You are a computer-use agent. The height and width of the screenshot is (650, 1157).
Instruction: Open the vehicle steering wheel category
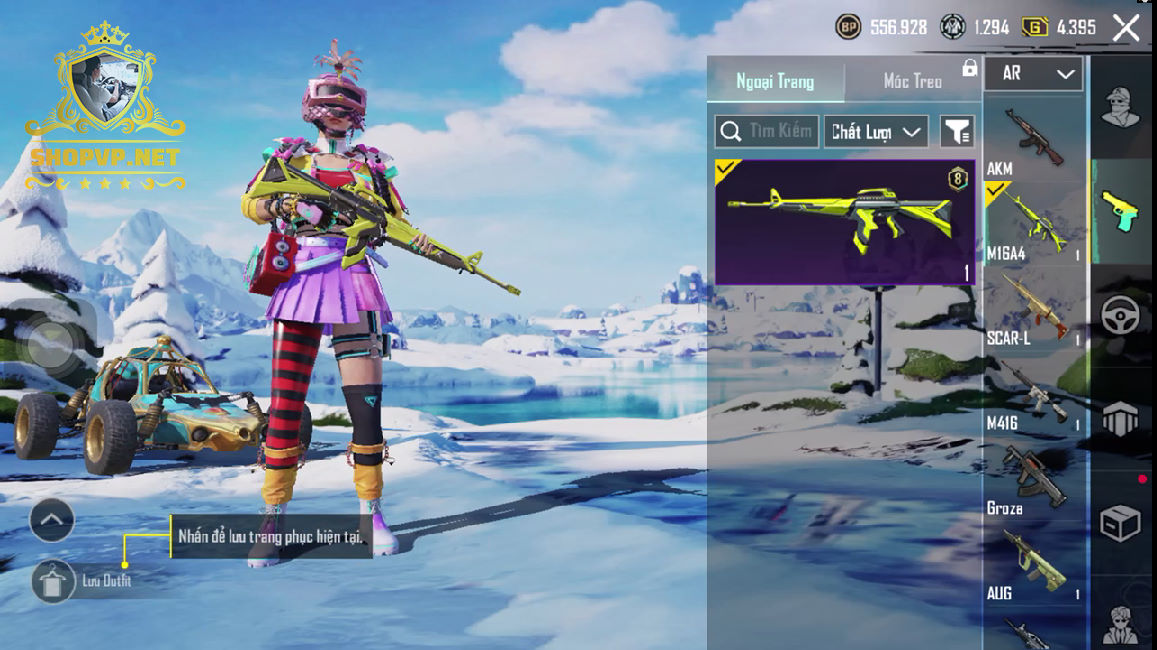(x=1120, y=315)
